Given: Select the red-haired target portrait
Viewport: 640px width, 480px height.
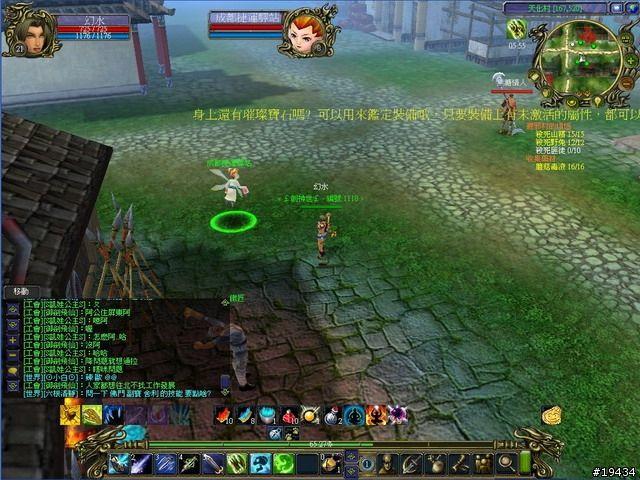Looking at the screenshot, I should [x=305, y=30].
